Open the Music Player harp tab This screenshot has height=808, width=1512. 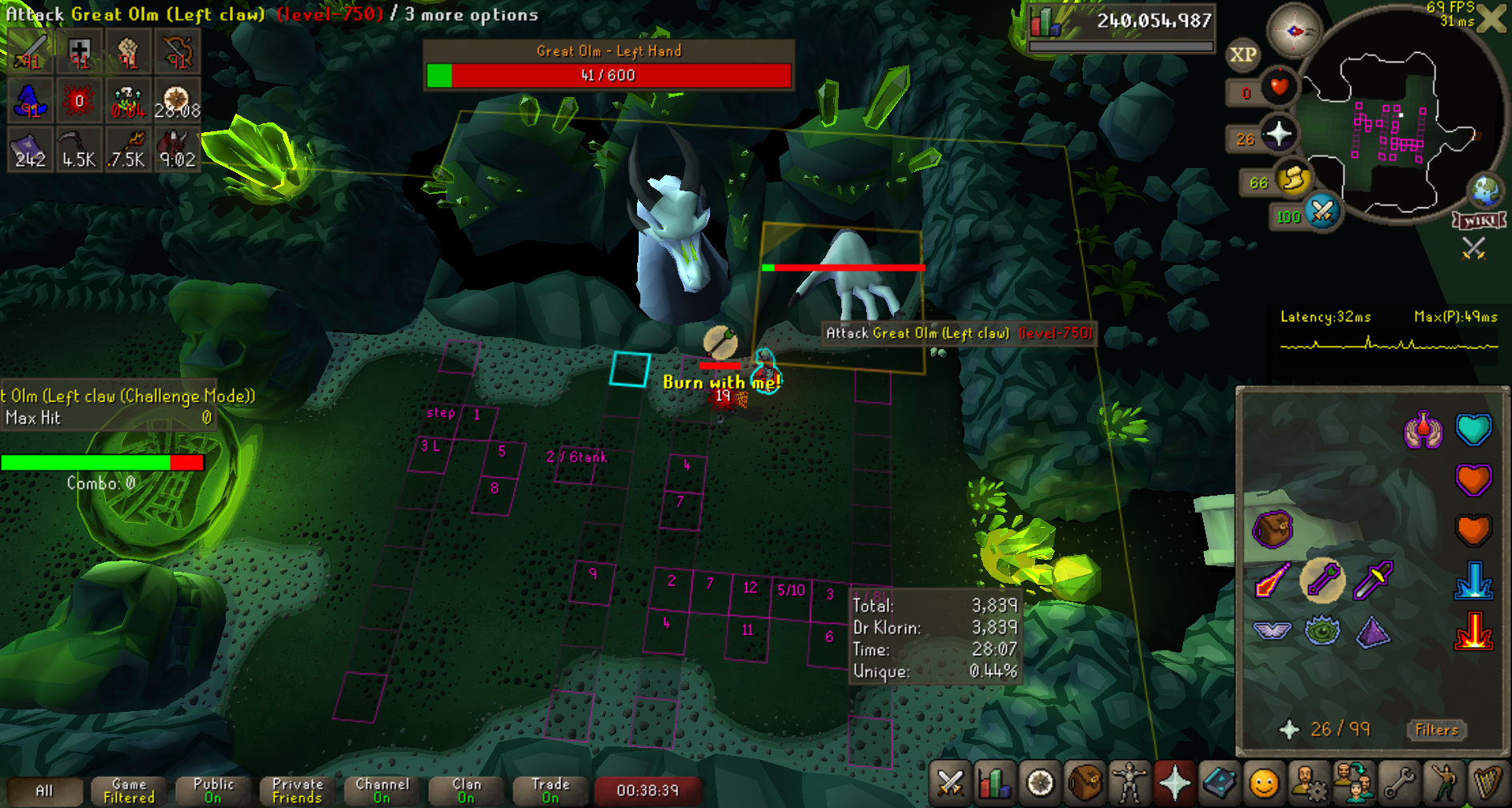point(1487,782)
